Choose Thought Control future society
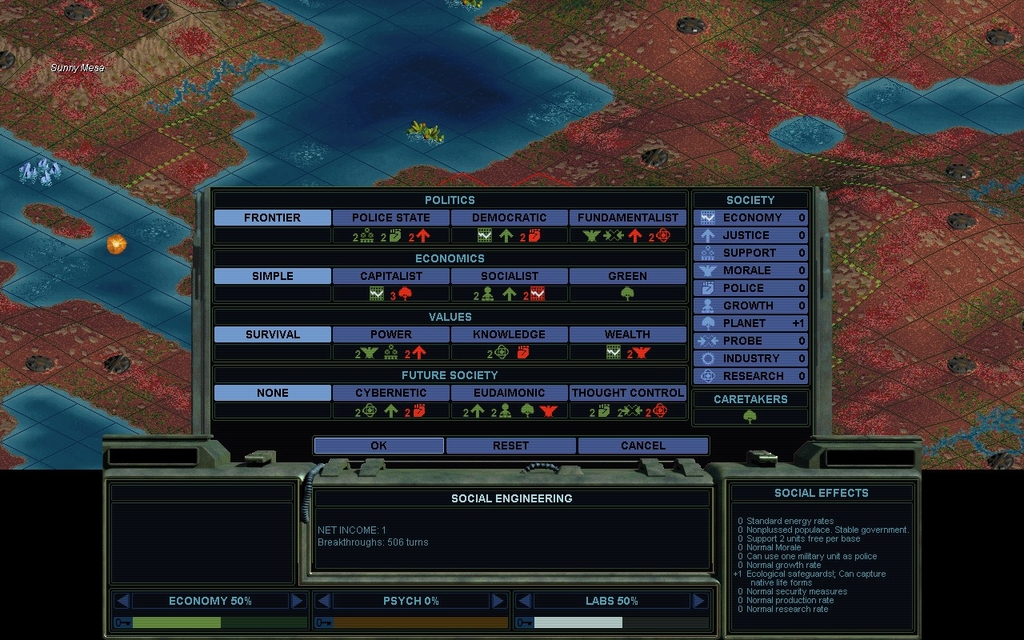The height and width of the screenshot is (640, 1024). pyautogui.click(x=628, y=393)
